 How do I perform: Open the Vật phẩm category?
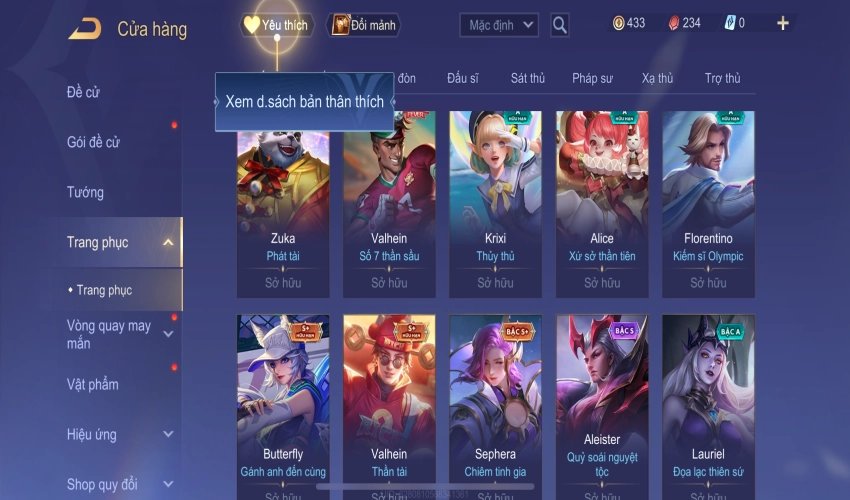pyautogui.click(x=93, y=385)
